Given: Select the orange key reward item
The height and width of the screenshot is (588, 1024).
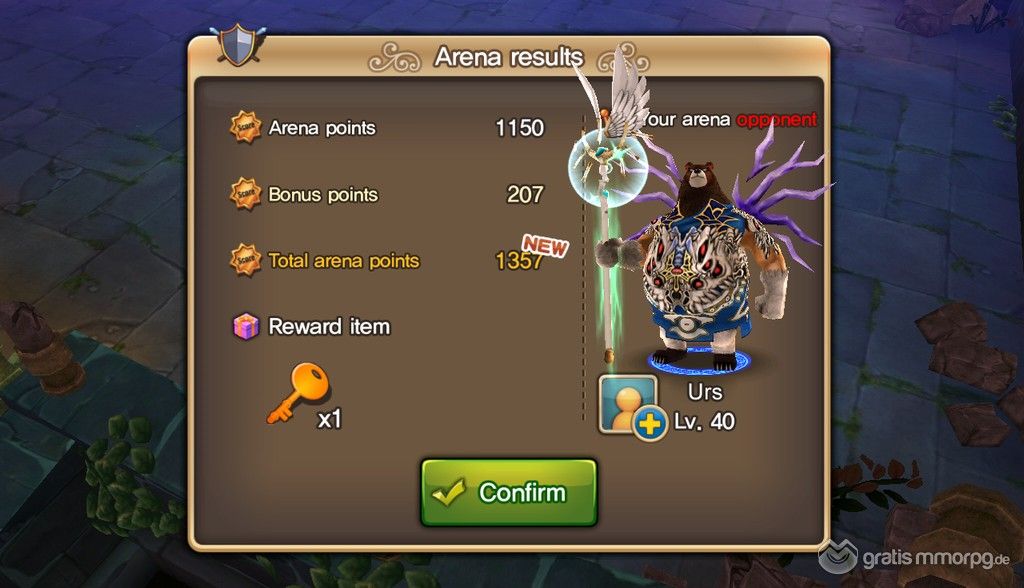Looking at the screenshot, I should point(299,393).
